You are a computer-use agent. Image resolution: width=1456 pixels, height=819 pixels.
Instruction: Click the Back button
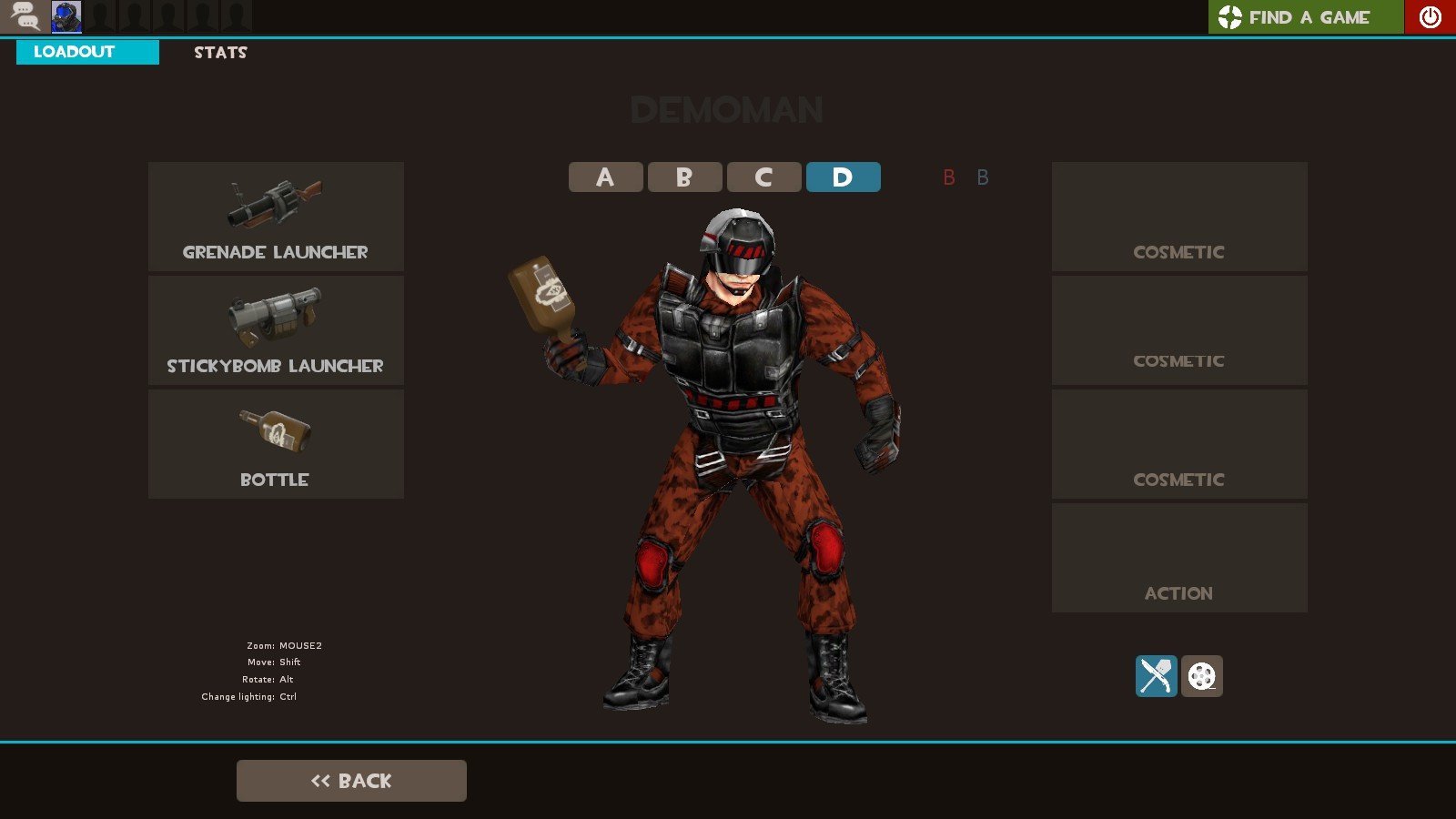[351, 780]
